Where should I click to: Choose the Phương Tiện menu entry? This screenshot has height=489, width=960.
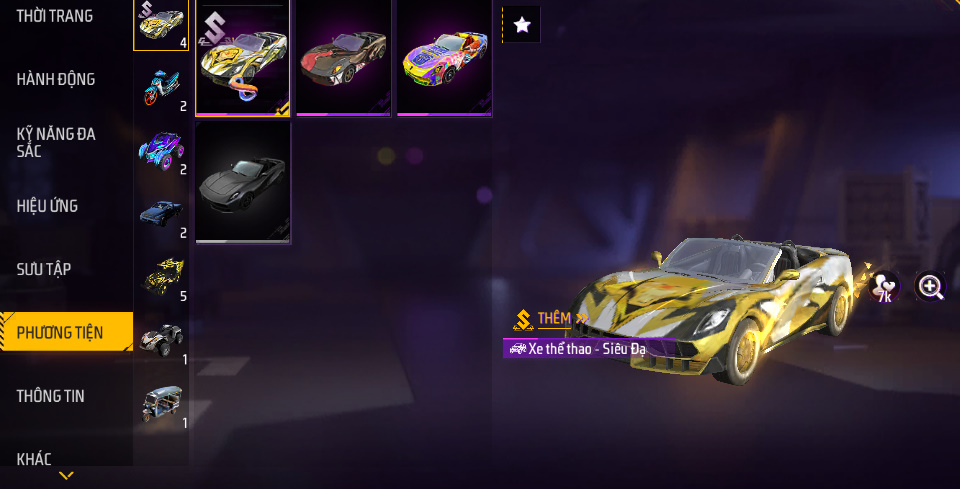tap(60, 332)
